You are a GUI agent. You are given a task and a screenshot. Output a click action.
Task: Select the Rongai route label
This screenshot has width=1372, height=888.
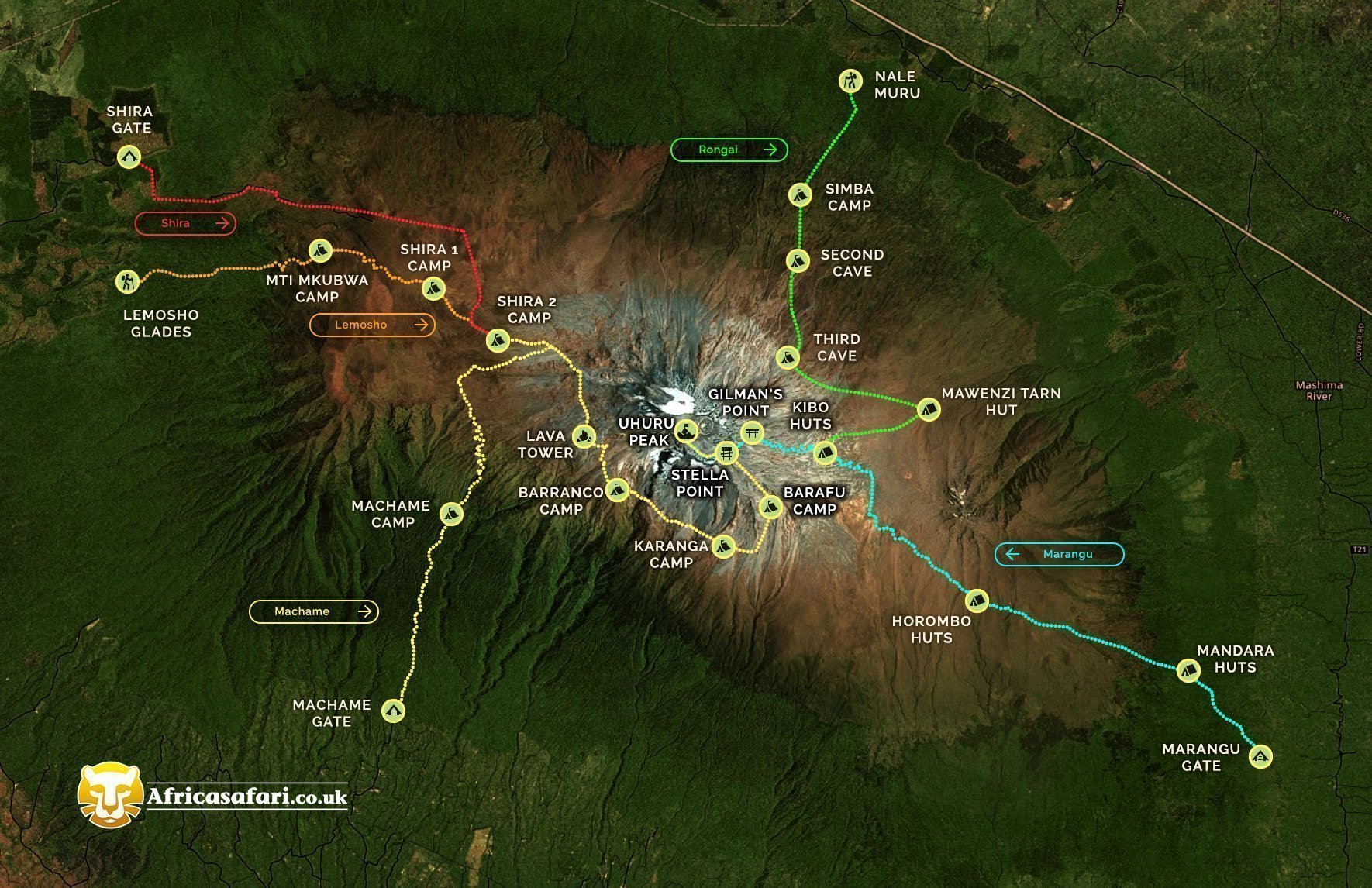(x=729, y=150)
